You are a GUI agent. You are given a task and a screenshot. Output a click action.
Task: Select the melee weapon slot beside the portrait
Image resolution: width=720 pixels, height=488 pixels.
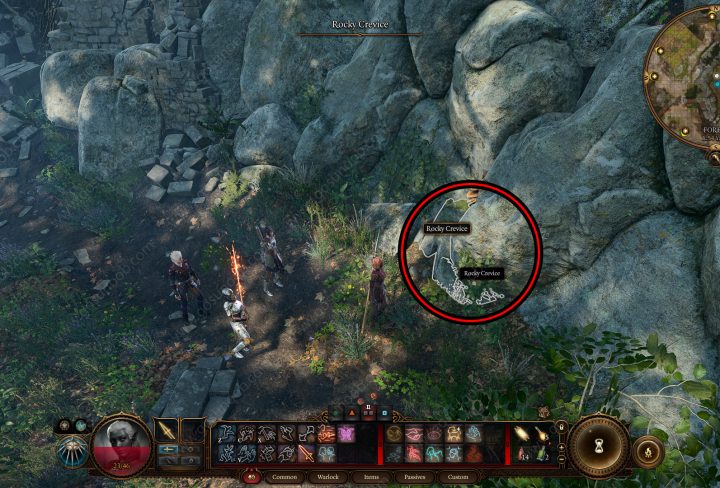coord(167,431)
